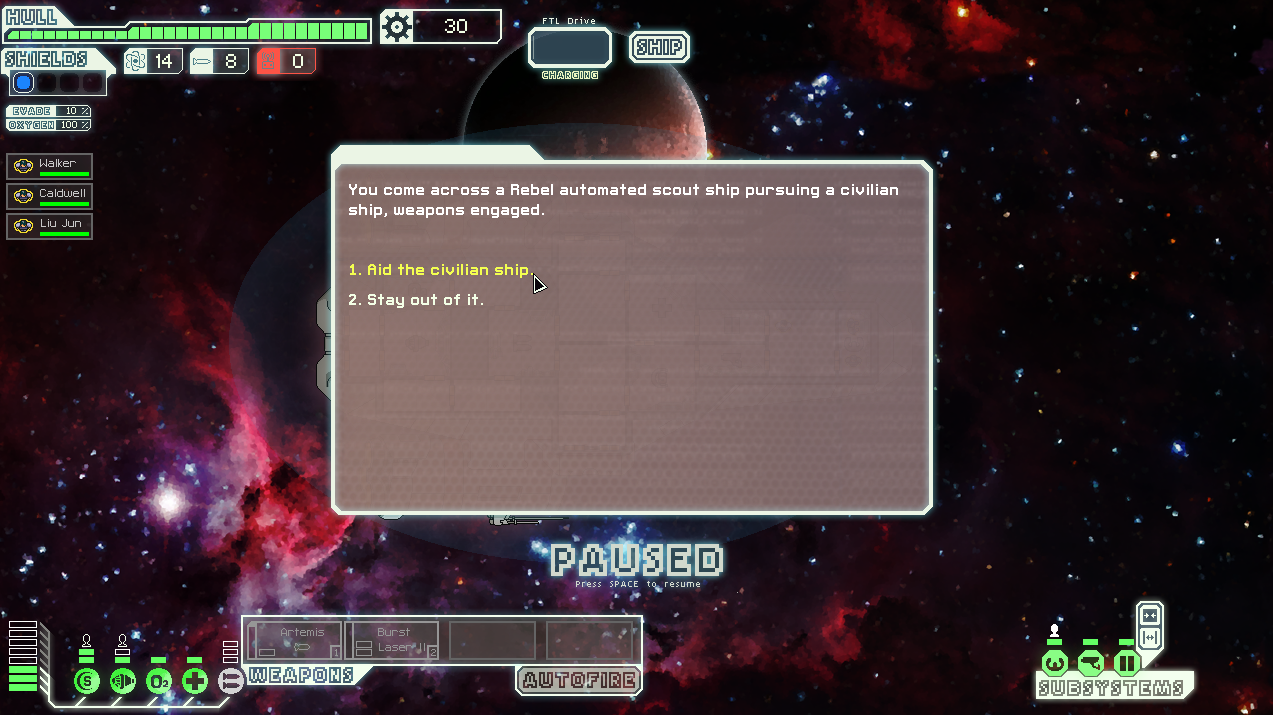The width and height of the screenshot is (1273, 715).
Task: Click the doors subsystem icon
Action: coord(1127,663)
